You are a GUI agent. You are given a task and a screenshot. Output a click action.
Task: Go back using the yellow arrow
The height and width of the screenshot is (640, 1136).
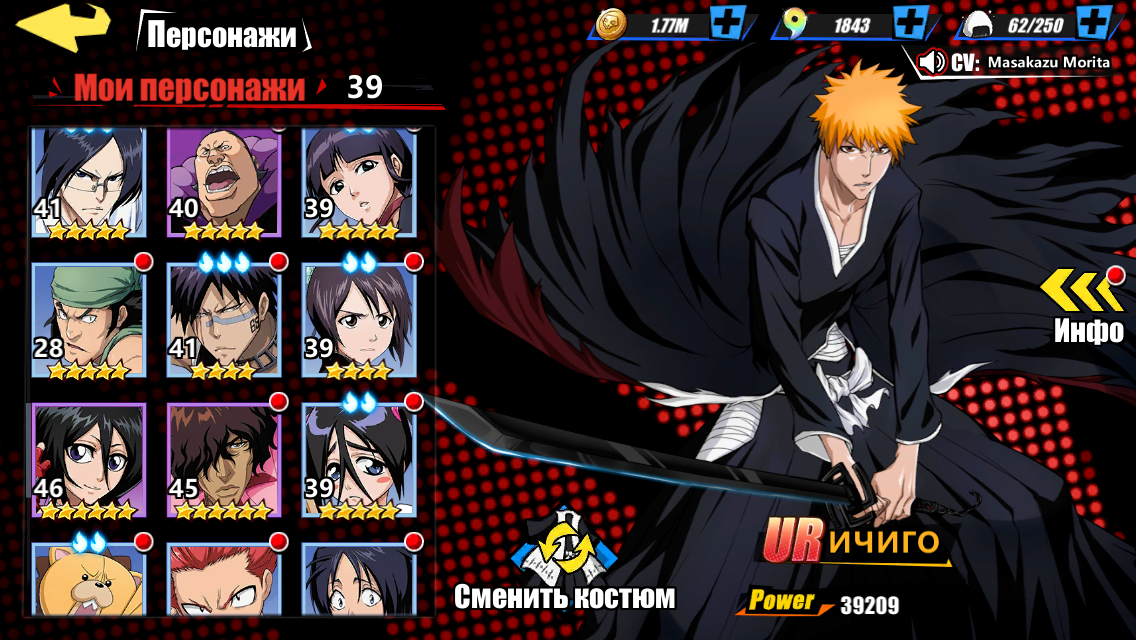click(62, 27)
